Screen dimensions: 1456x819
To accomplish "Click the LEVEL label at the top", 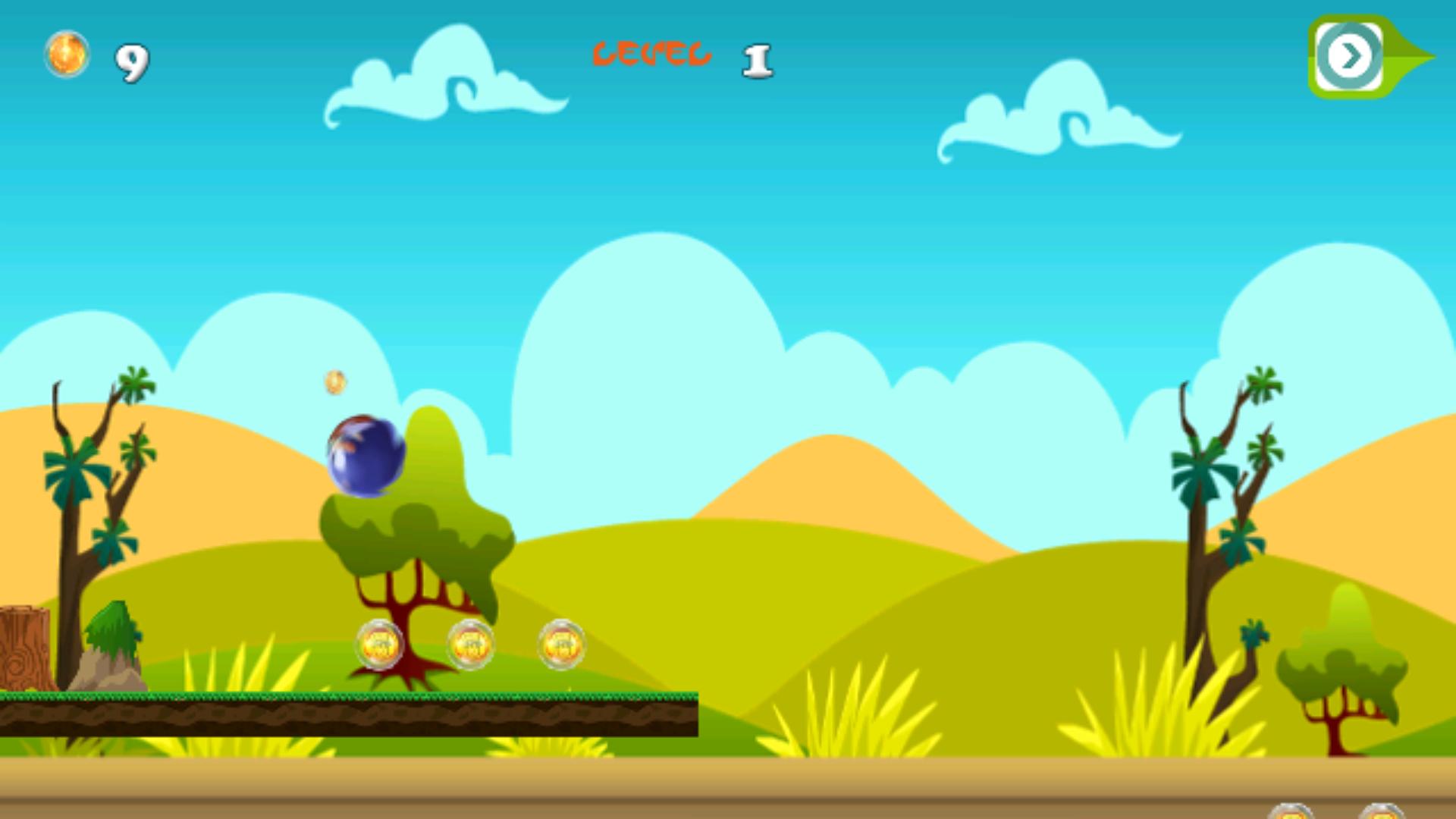I will pos(652,52).
